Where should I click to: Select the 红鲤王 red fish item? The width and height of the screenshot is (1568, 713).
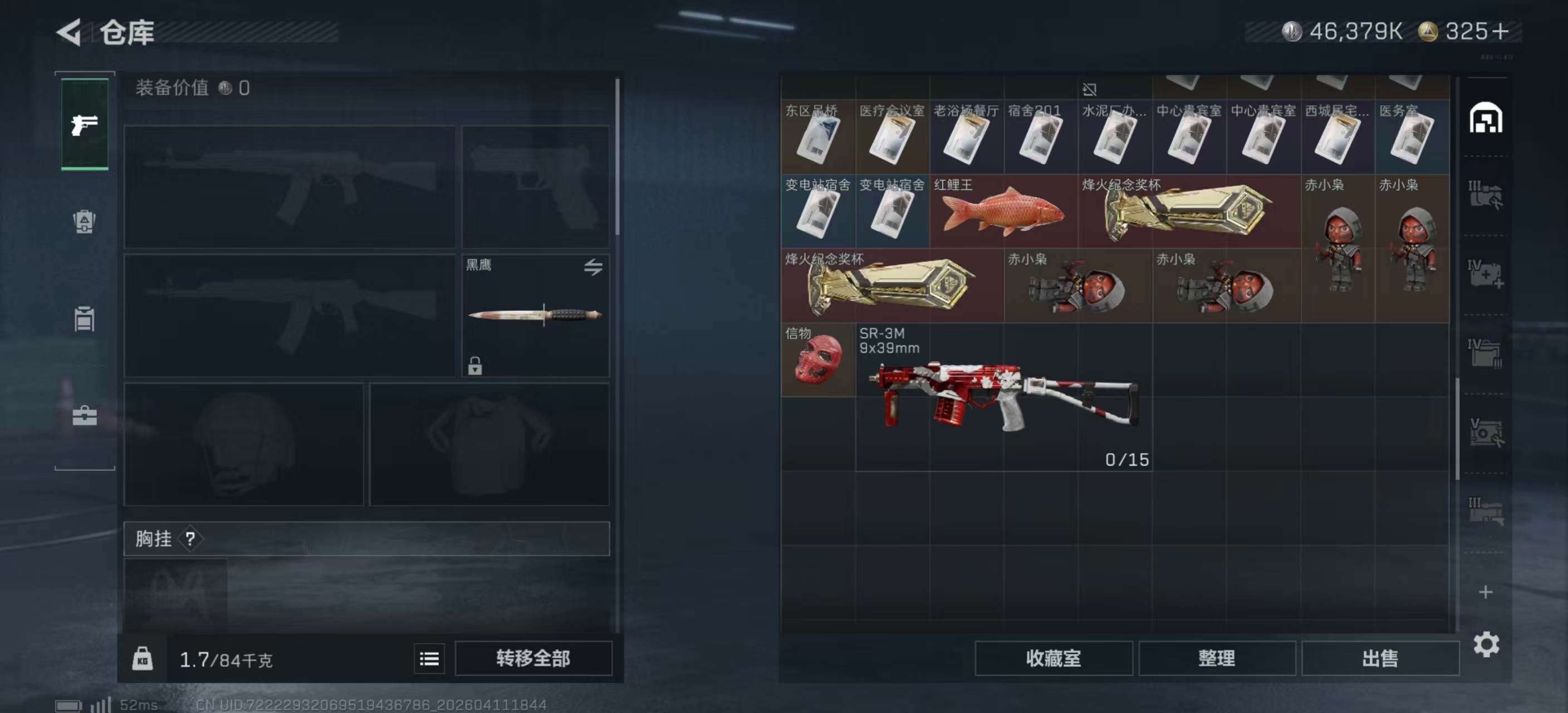tap(1003, 211)
